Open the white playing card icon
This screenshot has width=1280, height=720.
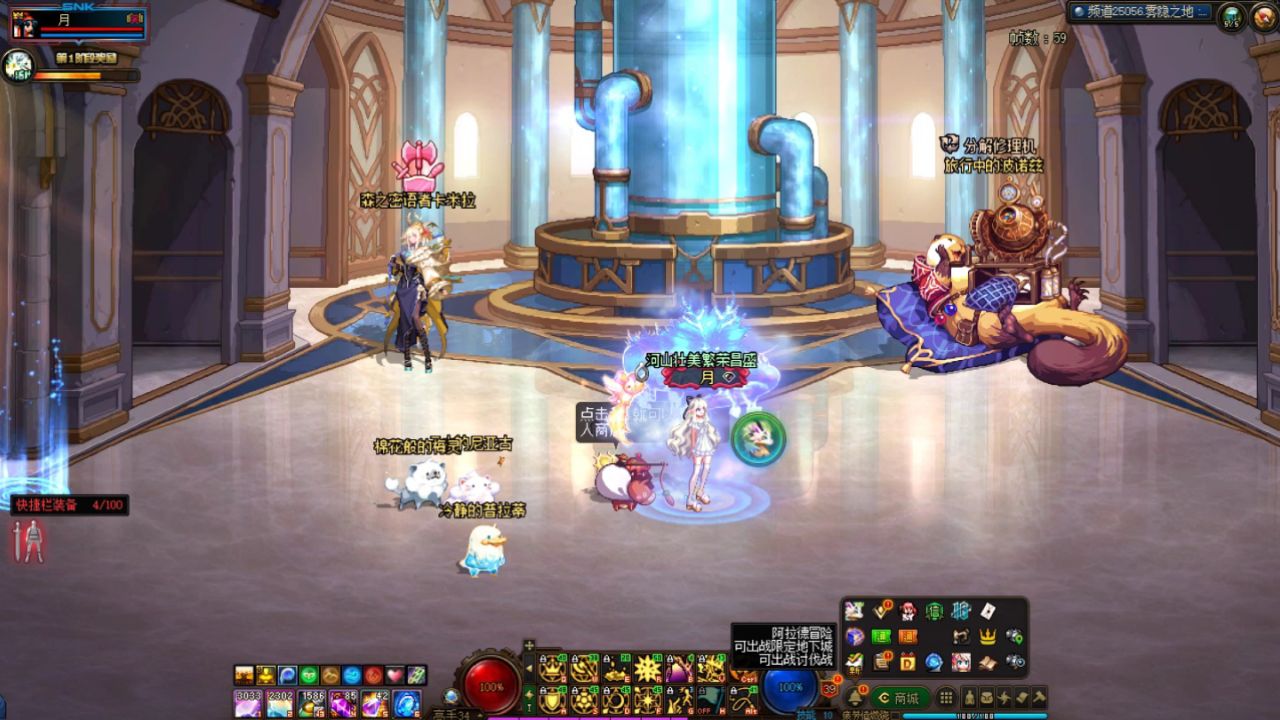click(988, 611)
